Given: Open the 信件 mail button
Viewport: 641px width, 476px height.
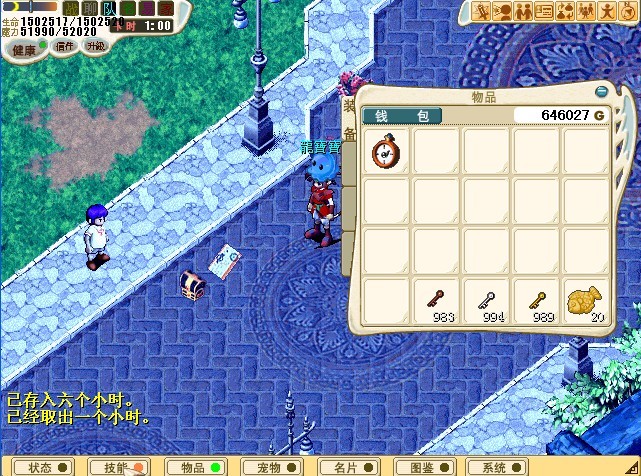Looking at the screenshot, I should point(65,46).
